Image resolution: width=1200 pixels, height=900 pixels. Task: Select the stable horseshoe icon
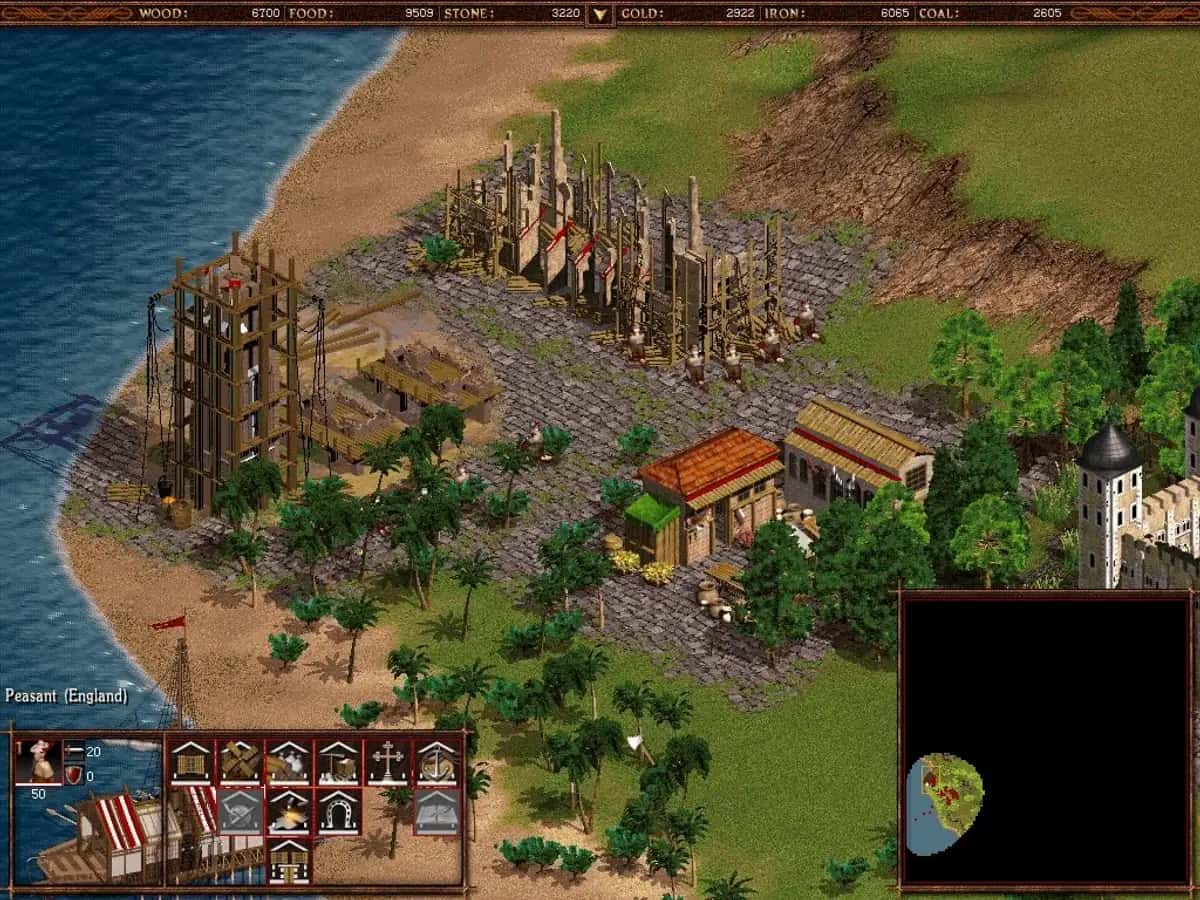[x=338, y=811]
